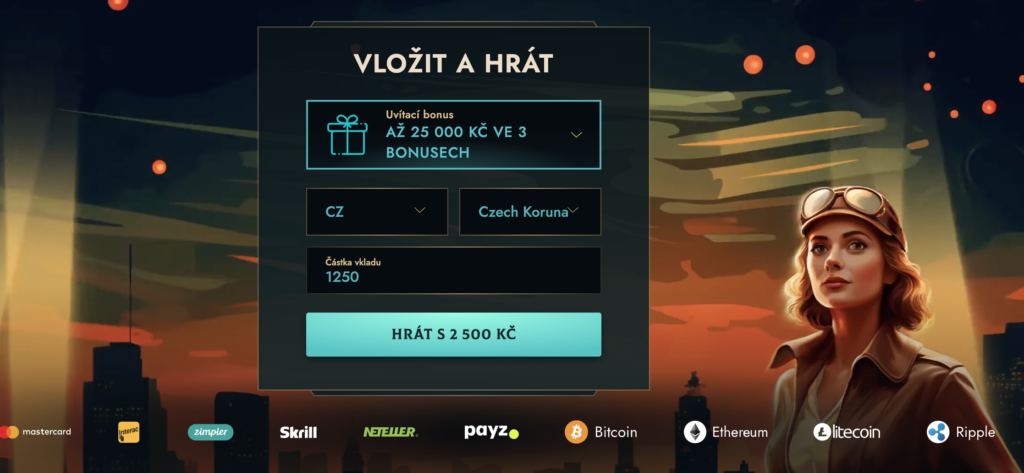Click the Hrát s 2 500 Kč button
The height and width of the screenshot is (473, 1024).
tap(453, 334)
